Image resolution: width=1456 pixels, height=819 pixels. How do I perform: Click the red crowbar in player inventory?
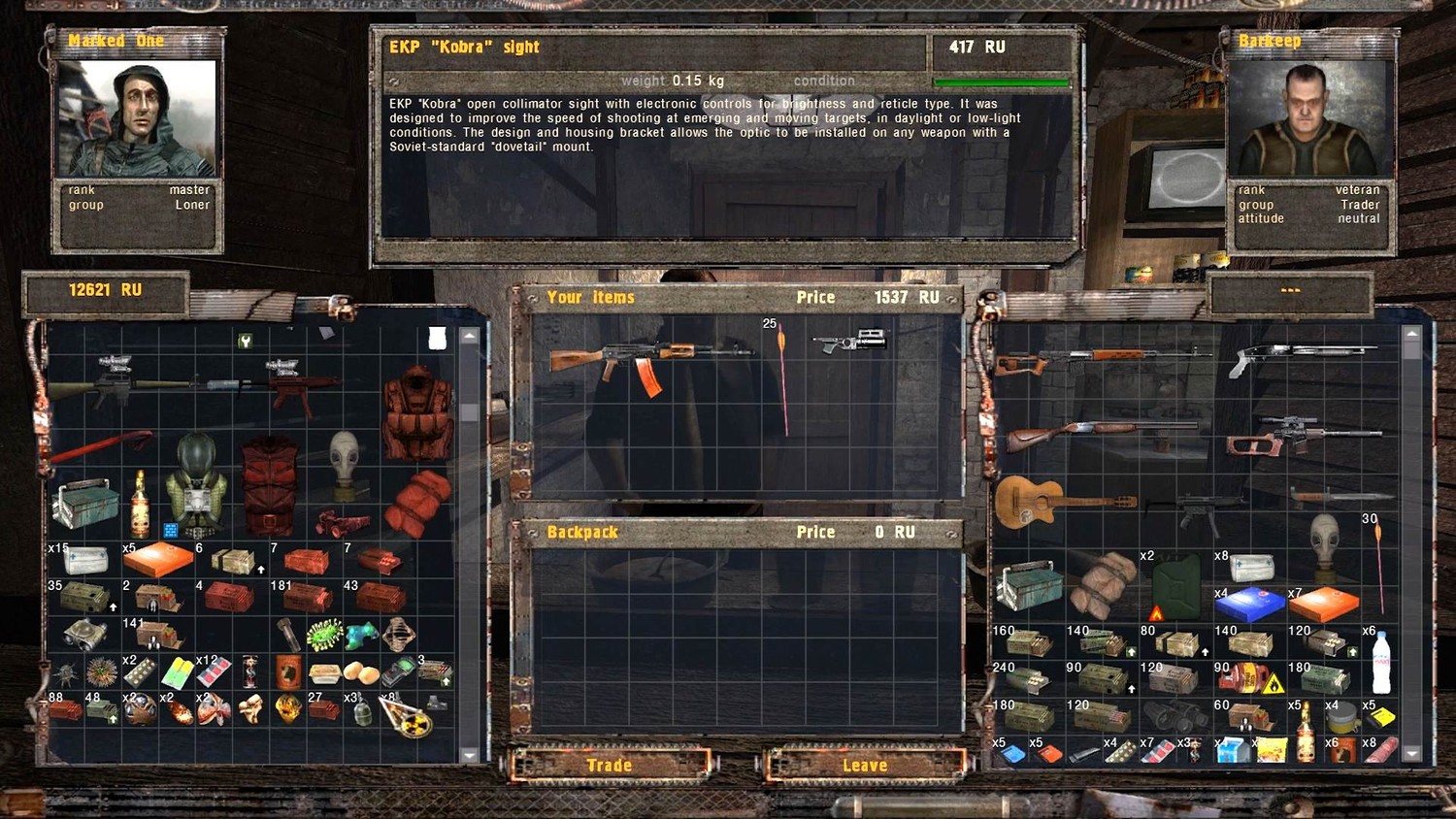(101, 447)
